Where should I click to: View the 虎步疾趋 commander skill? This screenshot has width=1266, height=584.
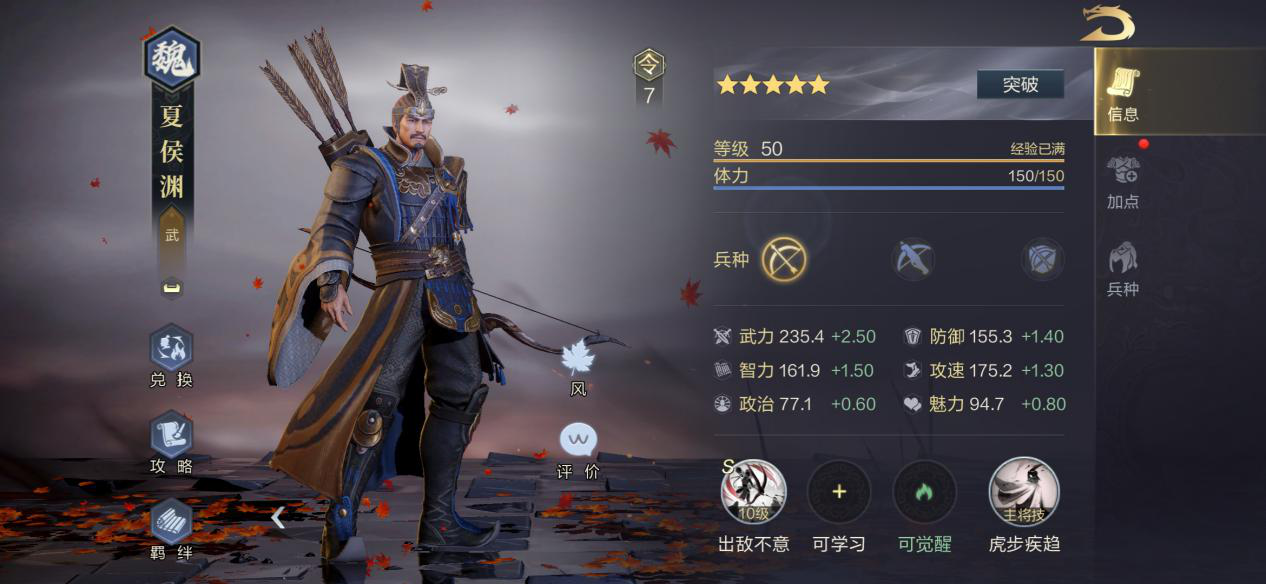click(x=1023, y=492)
